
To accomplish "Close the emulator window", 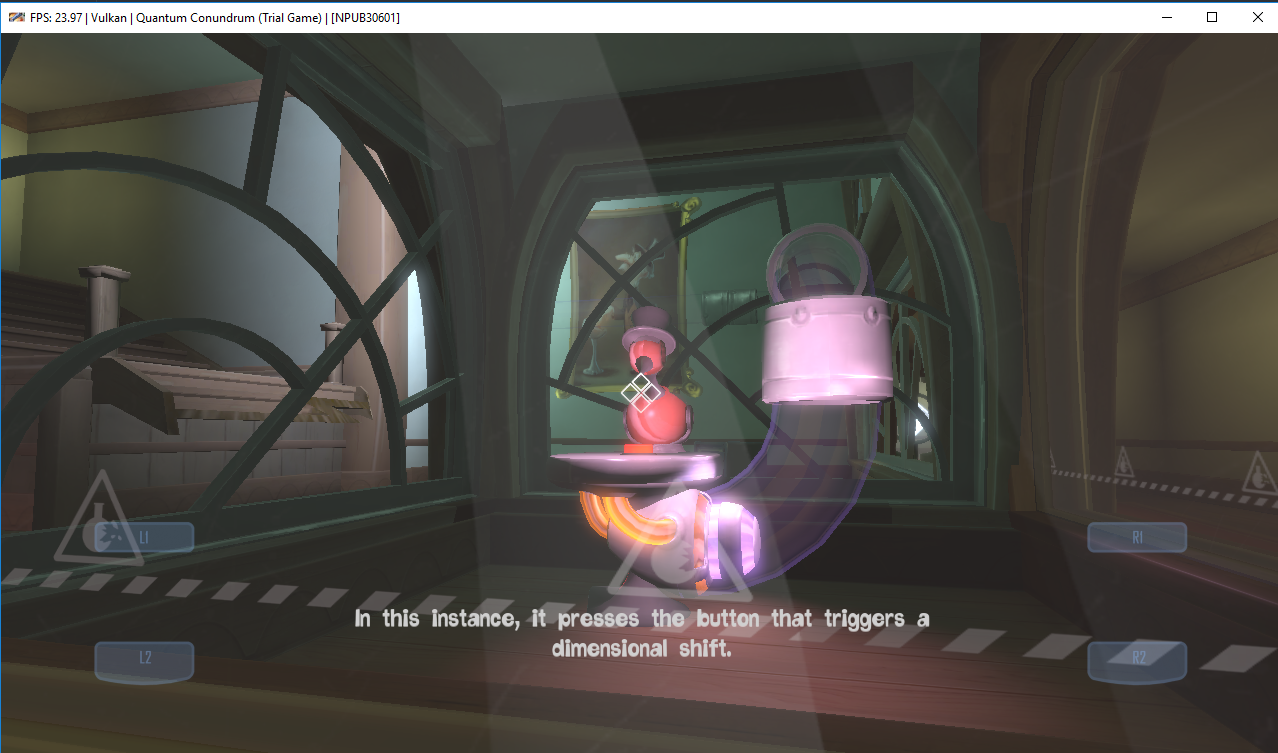I will pyautogui.click(x=1256, y=17).
